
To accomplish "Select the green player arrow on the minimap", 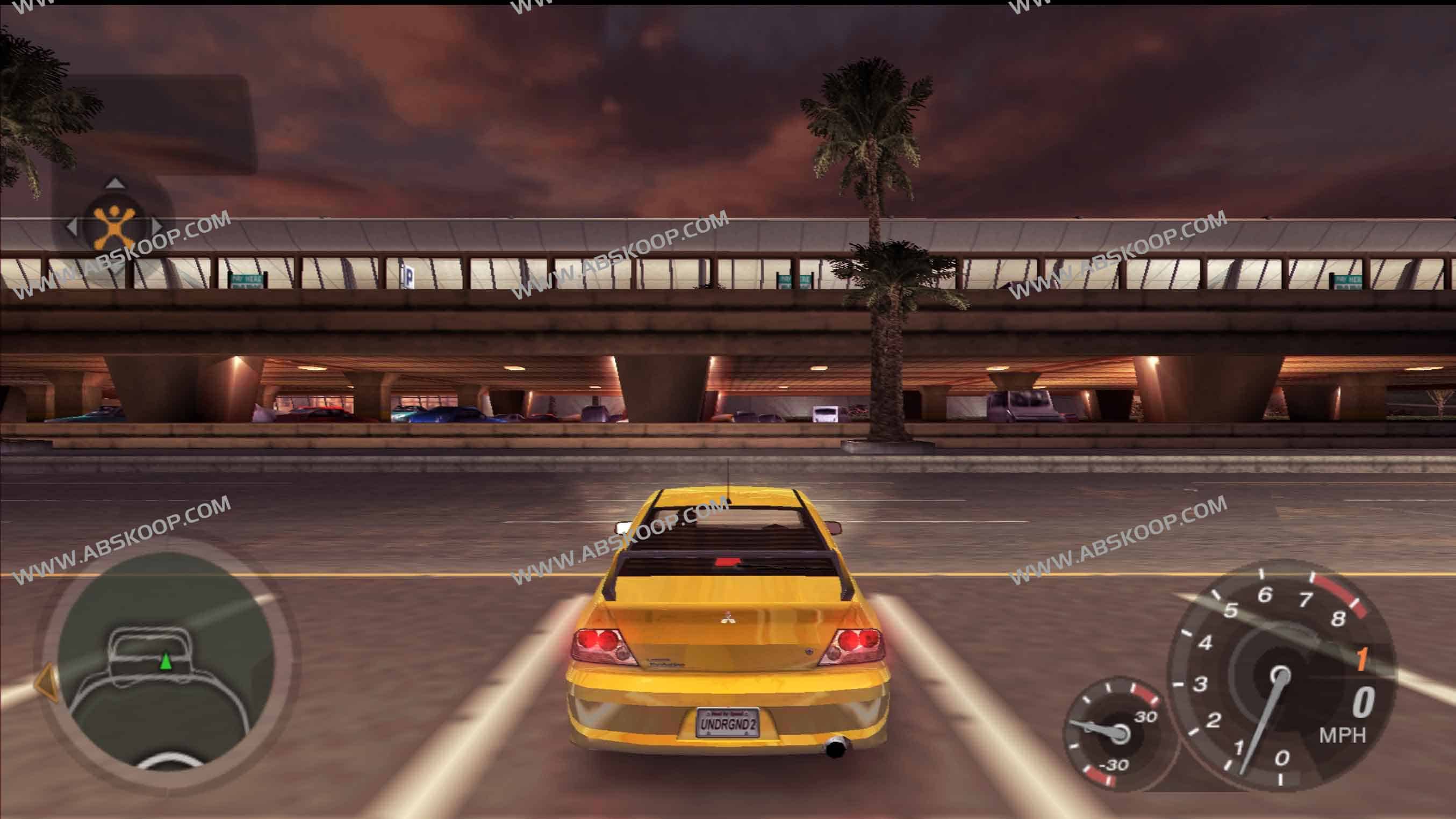I will (166, 662).
